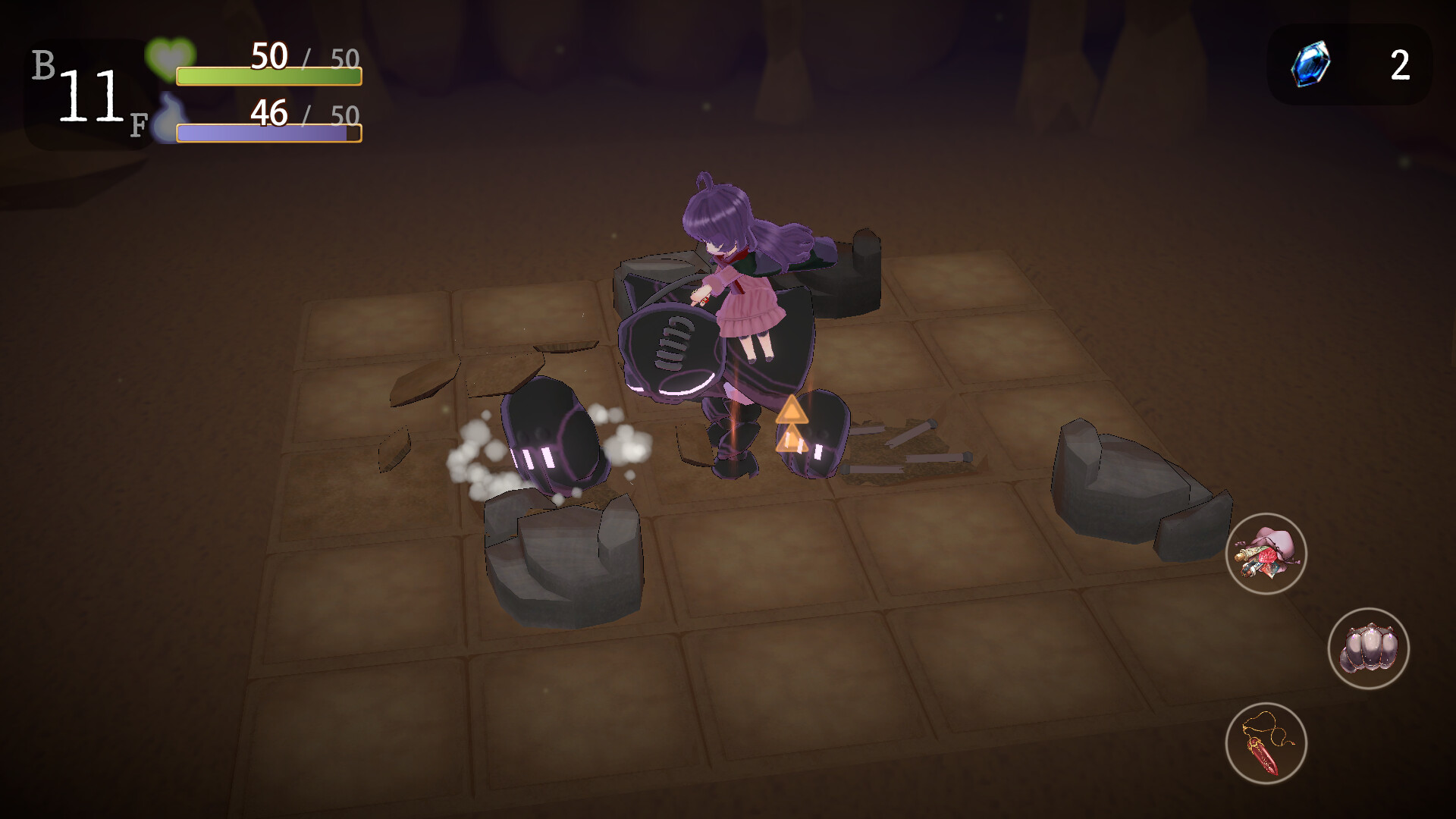Viewport: 1456px width, 819px height.
Task: Click the blue flame stamina icon
Action: click(x=171, y=118)
